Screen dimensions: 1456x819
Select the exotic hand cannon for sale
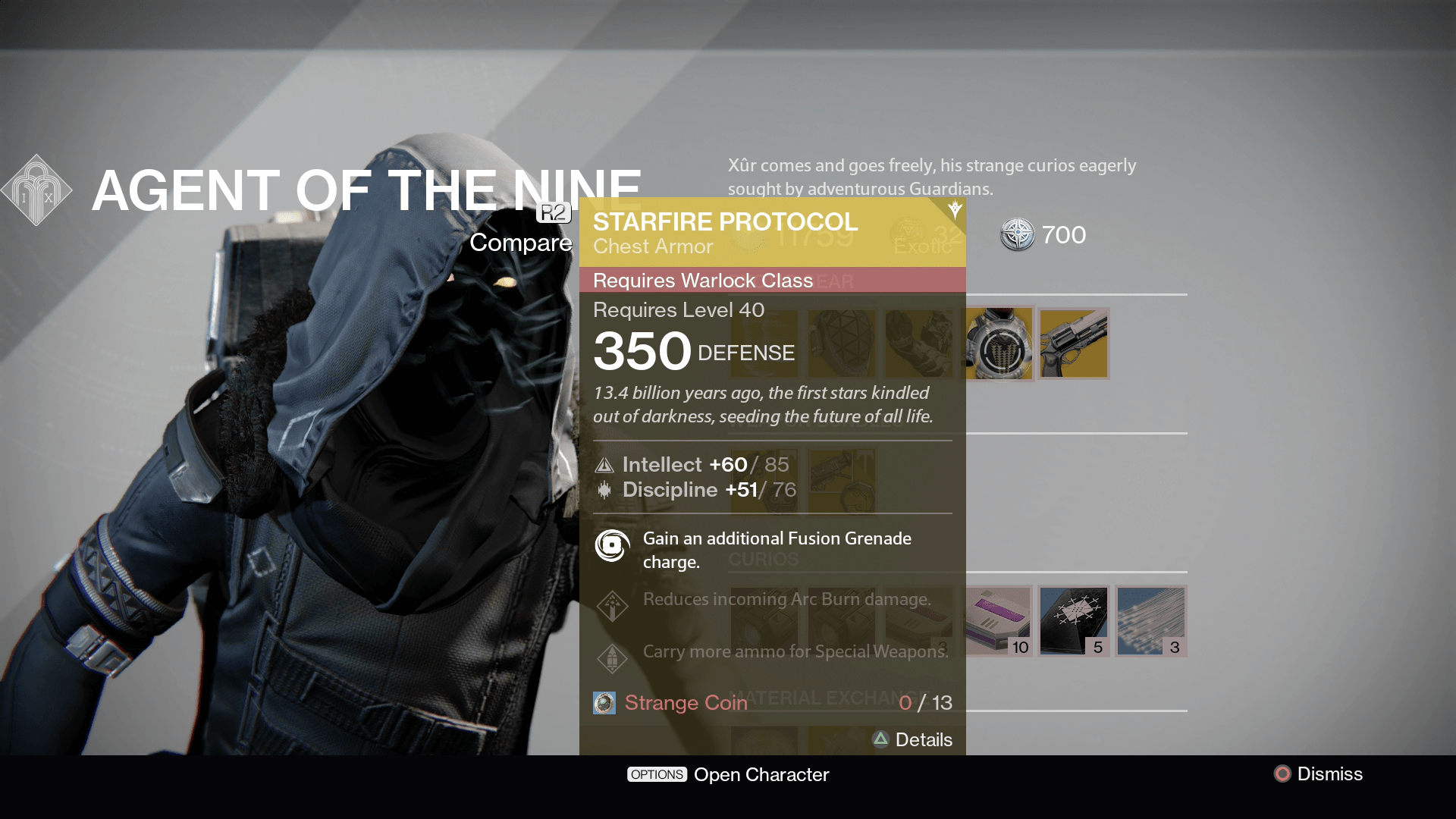pos(1074,344)
